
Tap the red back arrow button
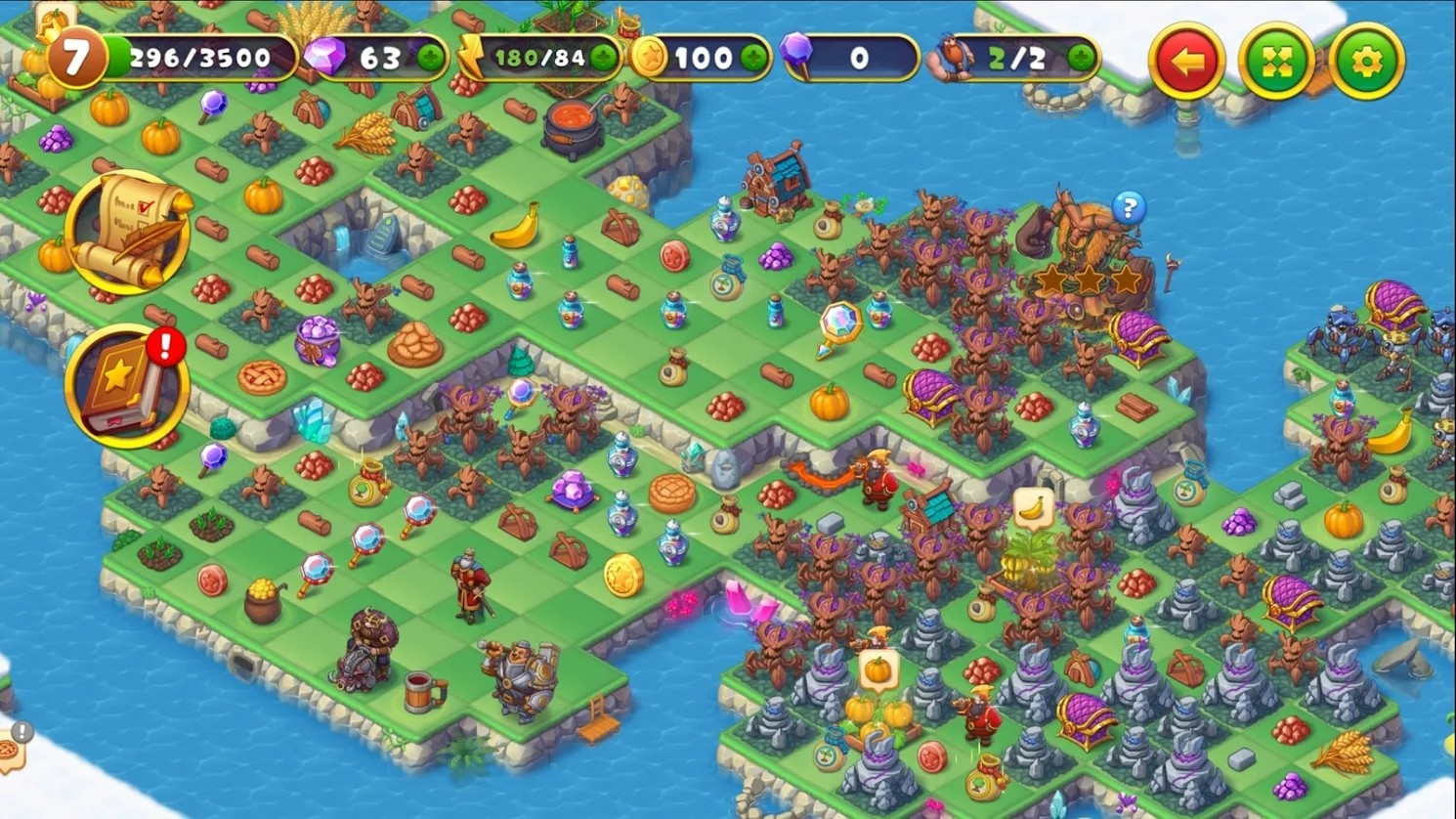coord(1185,60)
